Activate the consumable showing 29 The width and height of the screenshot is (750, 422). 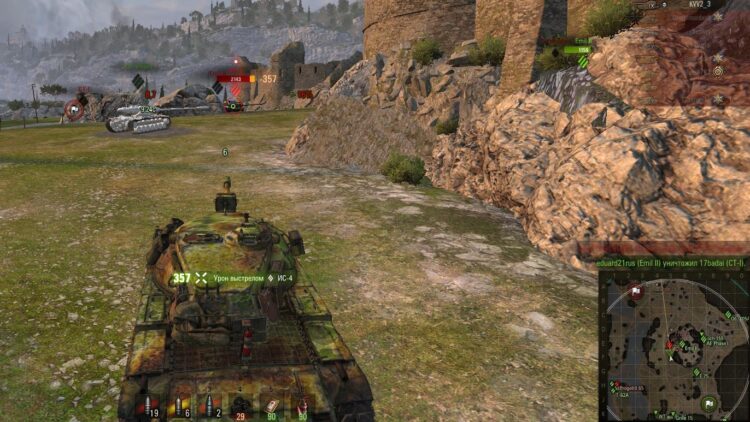tap(240, 404)
